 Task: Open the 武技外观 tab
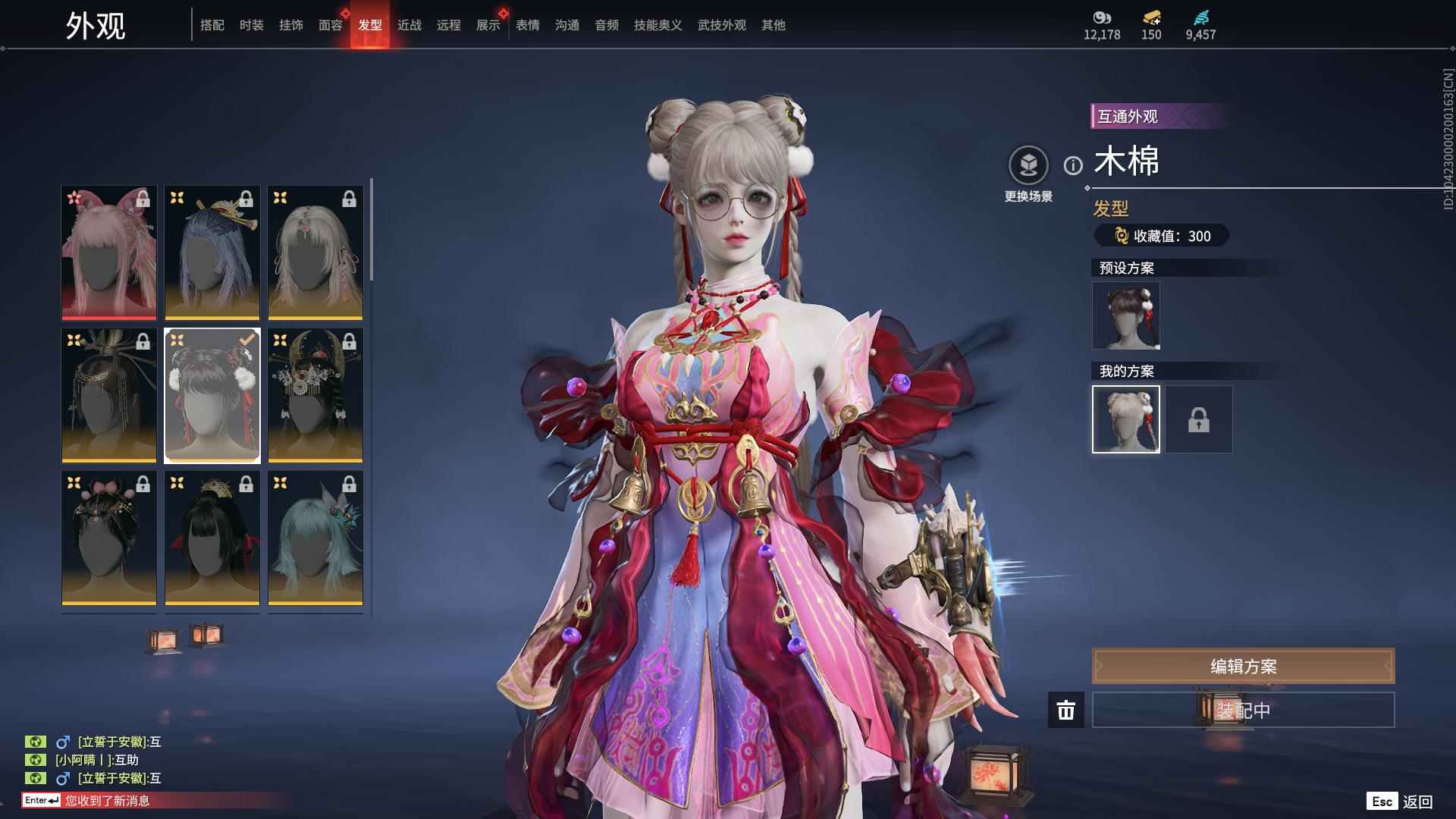tap(722, 26)
